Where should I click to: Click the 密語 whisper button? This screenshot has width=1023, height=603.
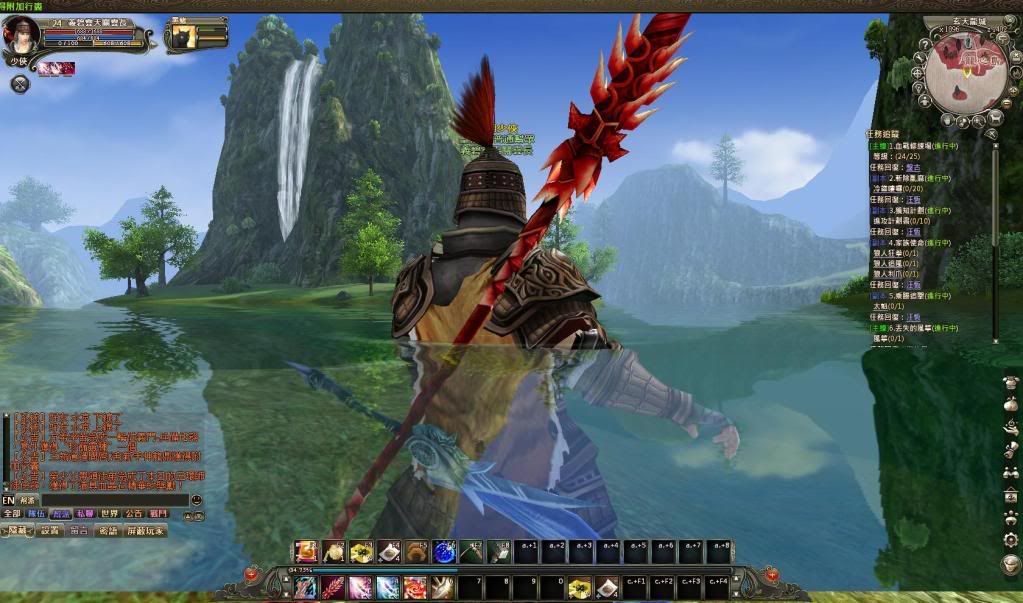(107, 531)
